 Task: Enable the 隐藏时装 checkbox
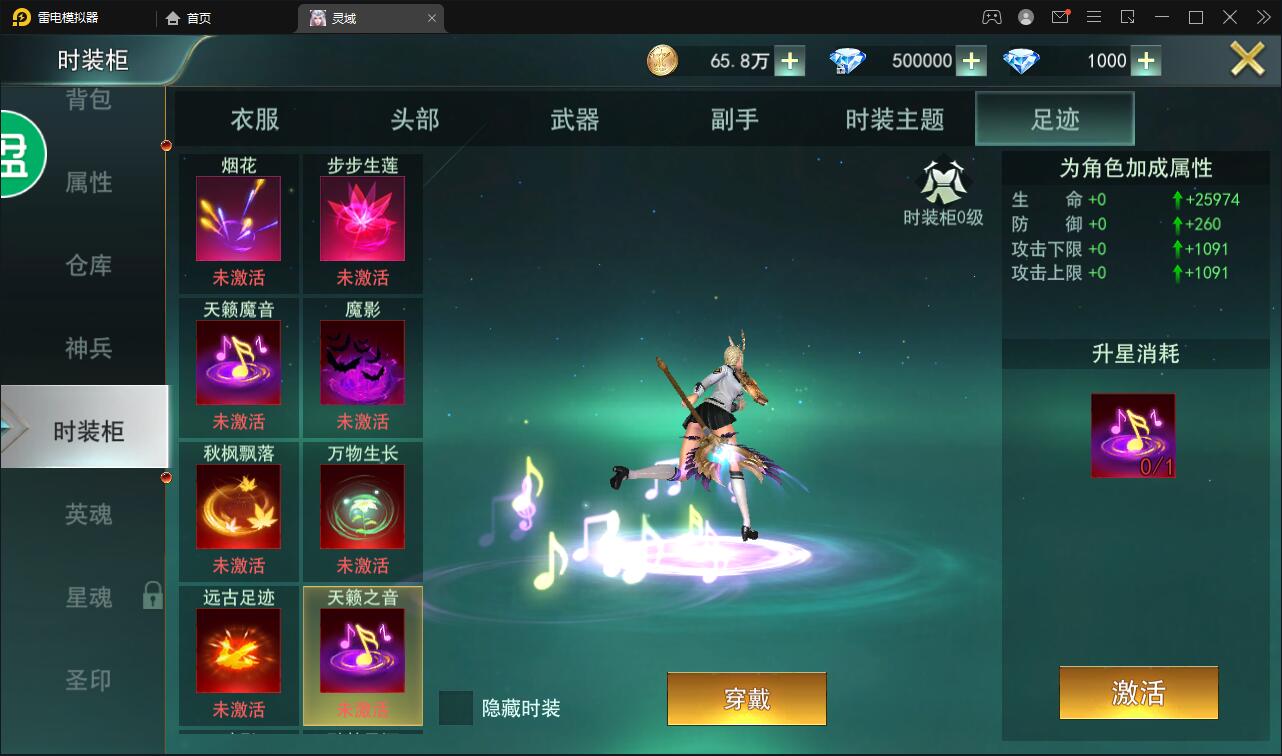pyautogui.click(x=457, y=708)
